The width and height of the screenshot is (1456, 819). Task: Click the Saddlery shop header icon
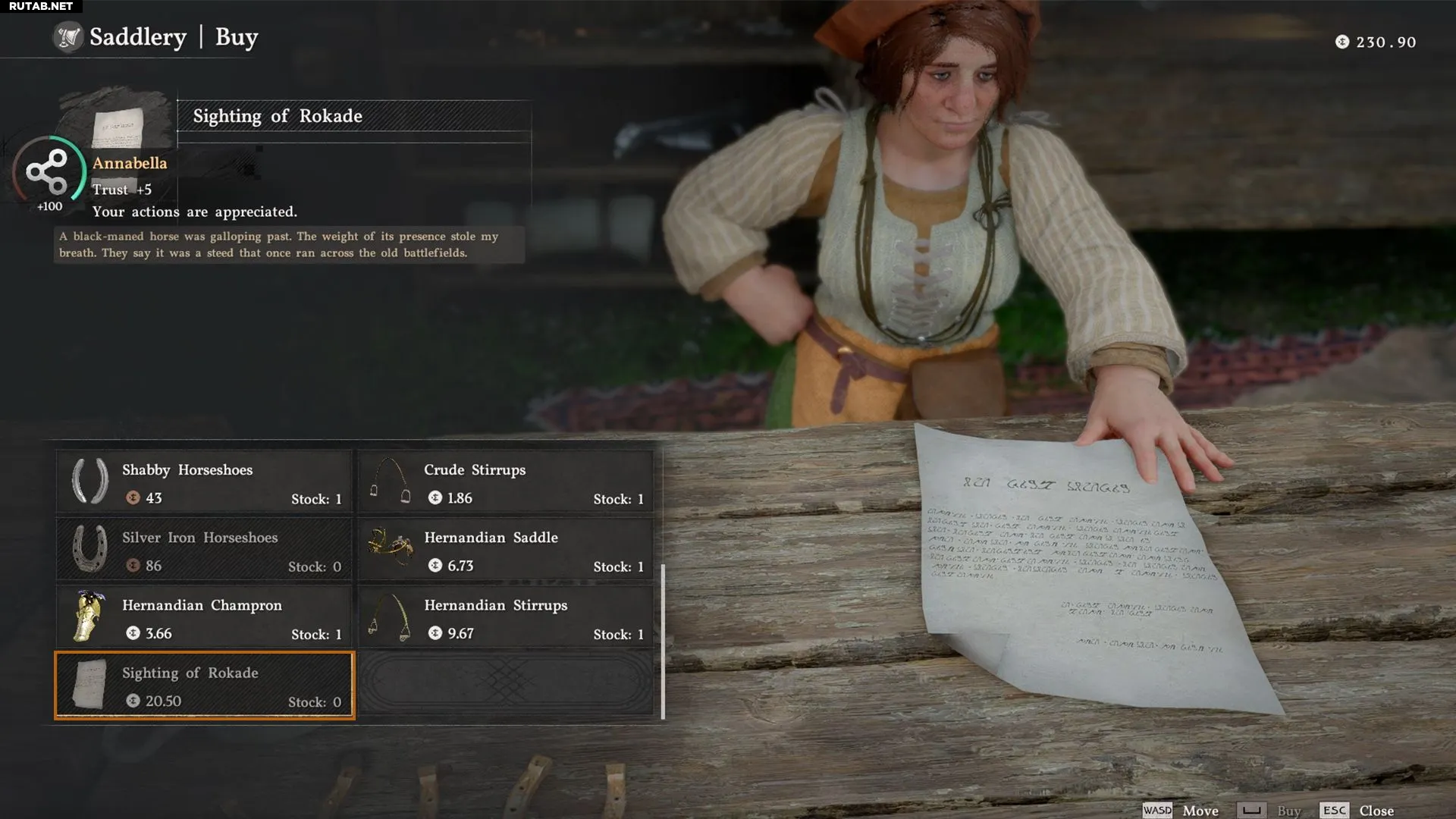[x=68, y=37]
